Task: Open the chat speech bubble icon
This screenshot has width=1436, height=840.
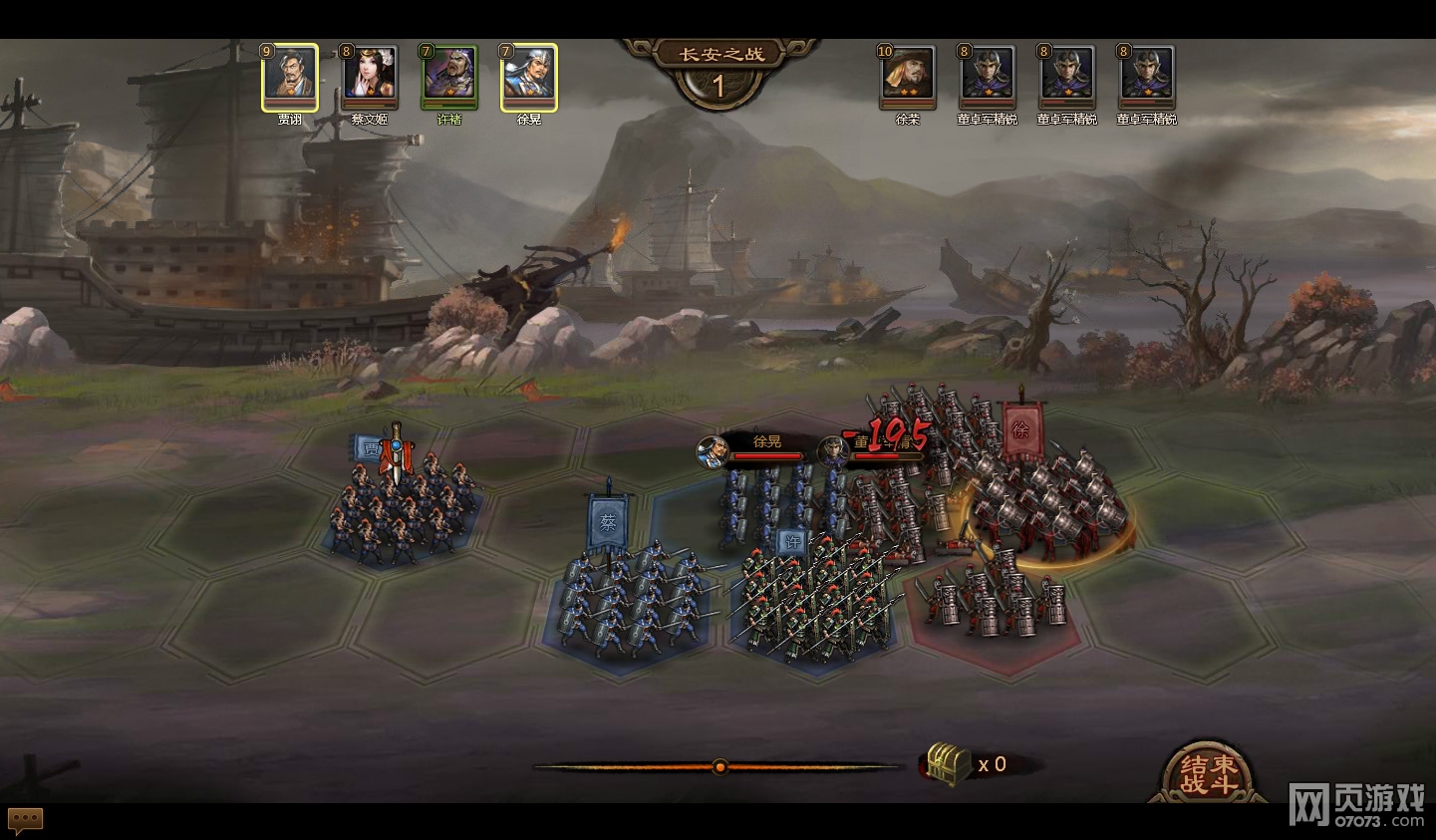Action: 26,819
